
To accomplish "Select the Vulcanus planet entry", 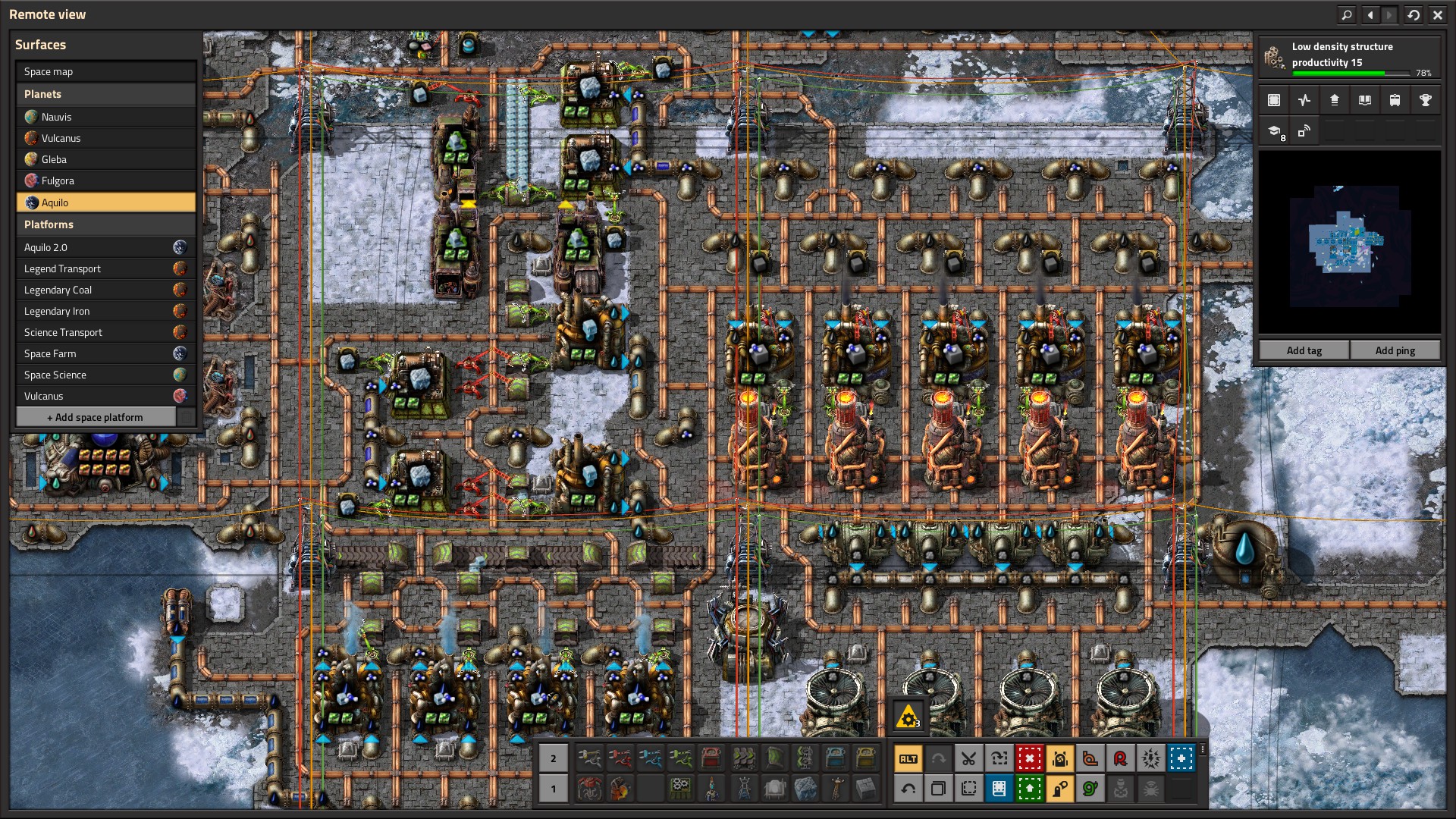I will coord(106,138).
